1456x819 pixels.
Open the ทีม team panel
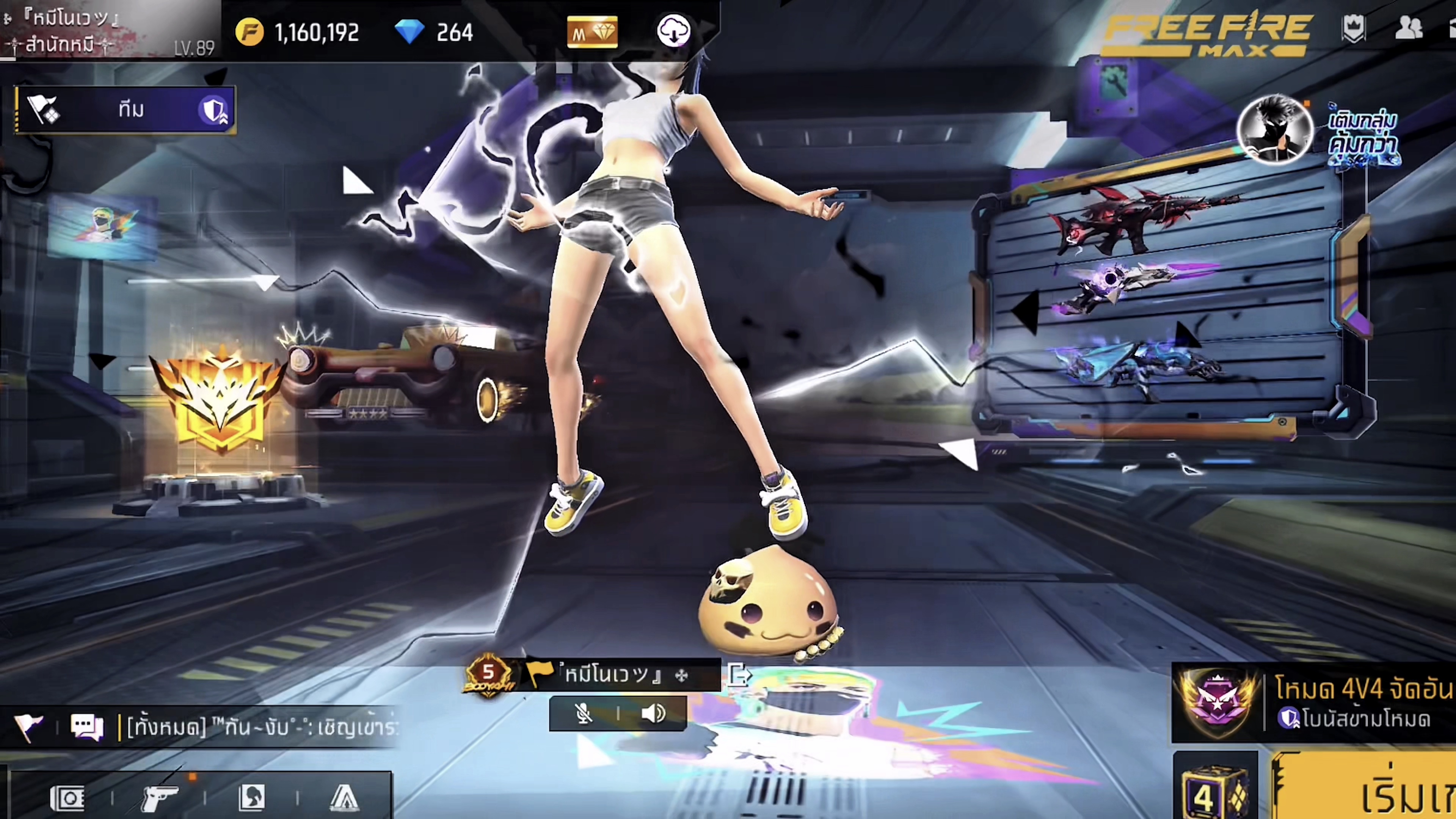click(x=125, y=109)
